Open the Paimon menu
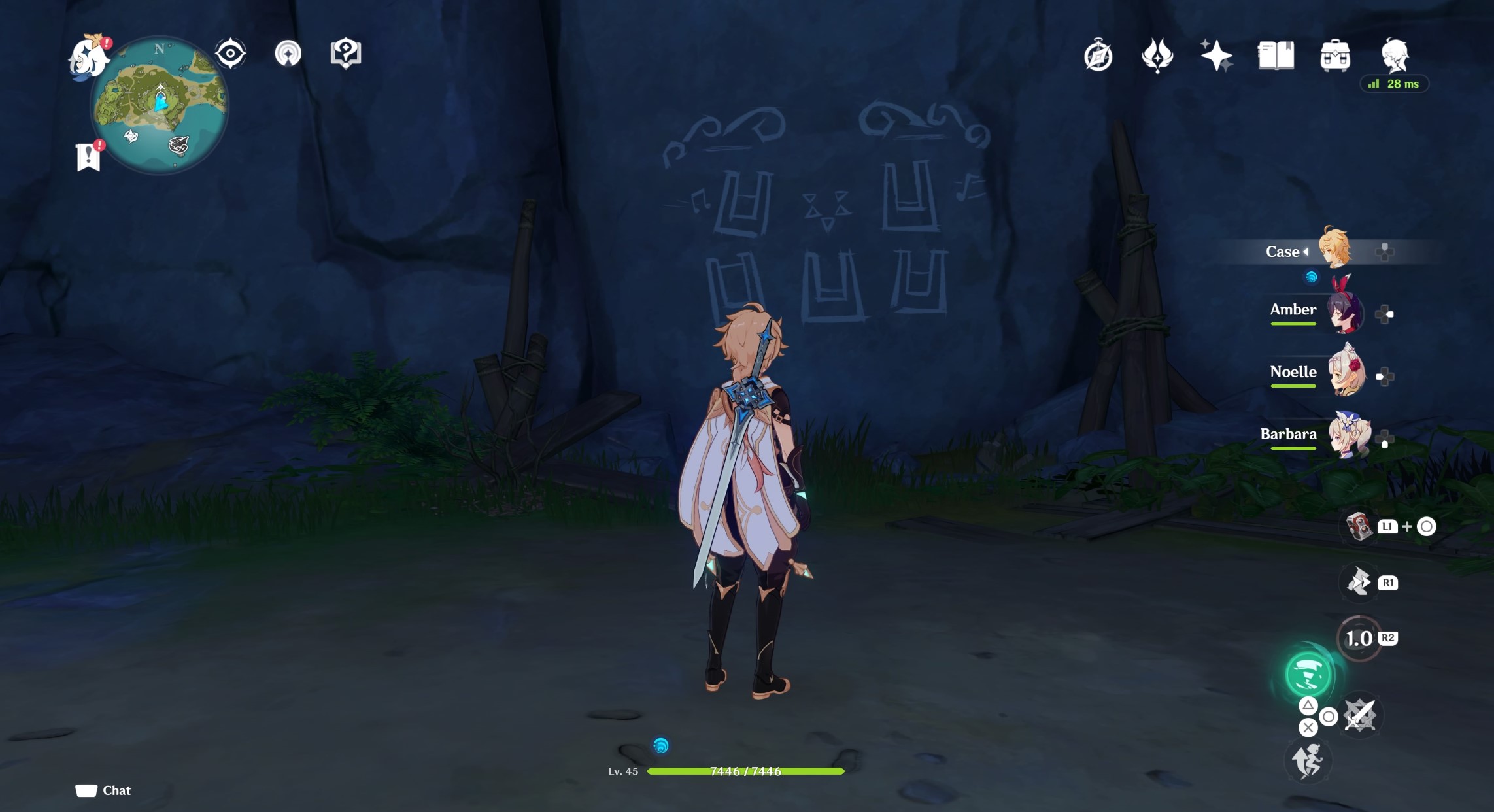 point(88,56)
